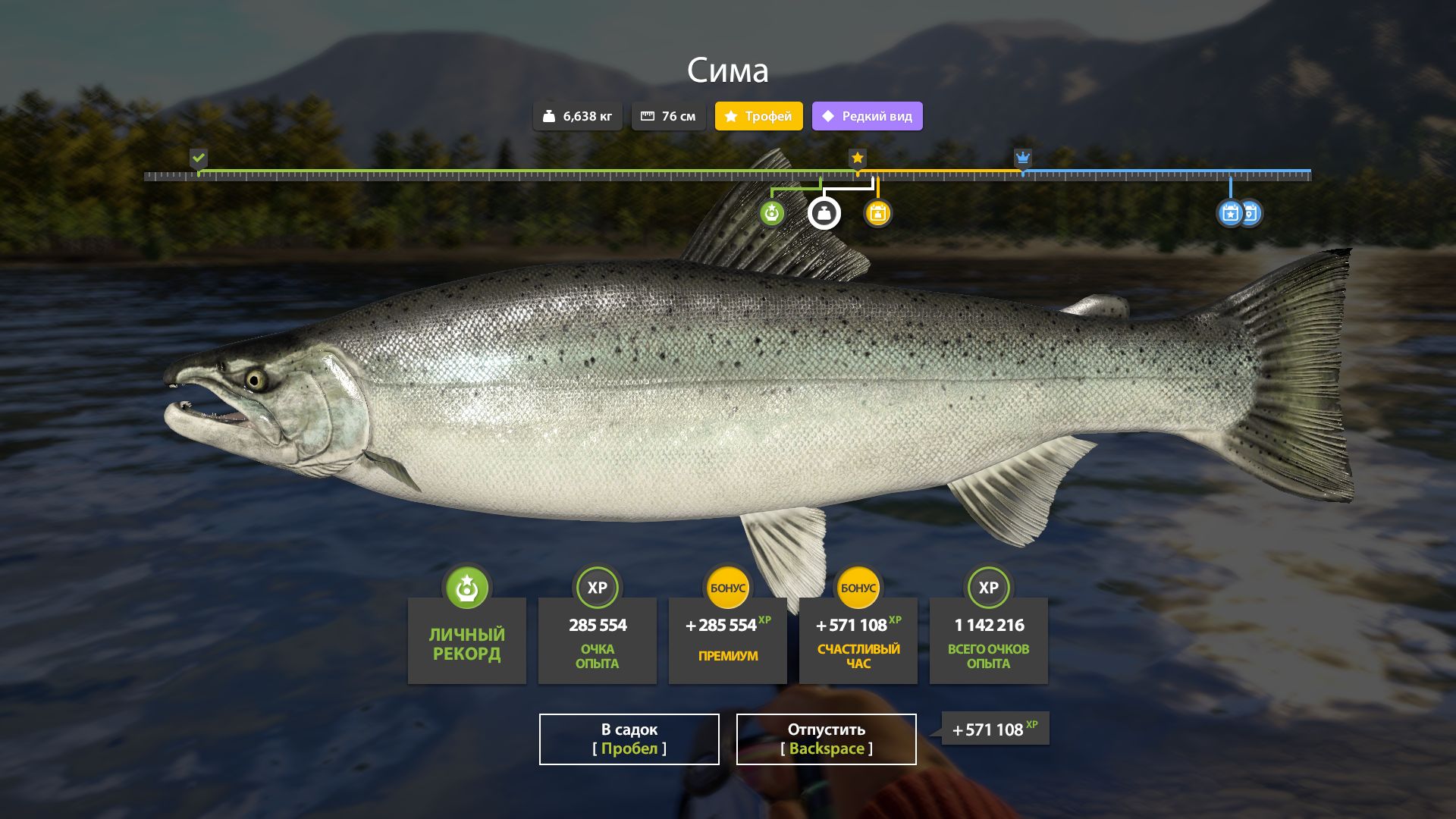Viewport: 1456px width, 819px height.
Task: Click the БОНУС circle above ПРЕМИУМ panel
Action: click(727, 588)
